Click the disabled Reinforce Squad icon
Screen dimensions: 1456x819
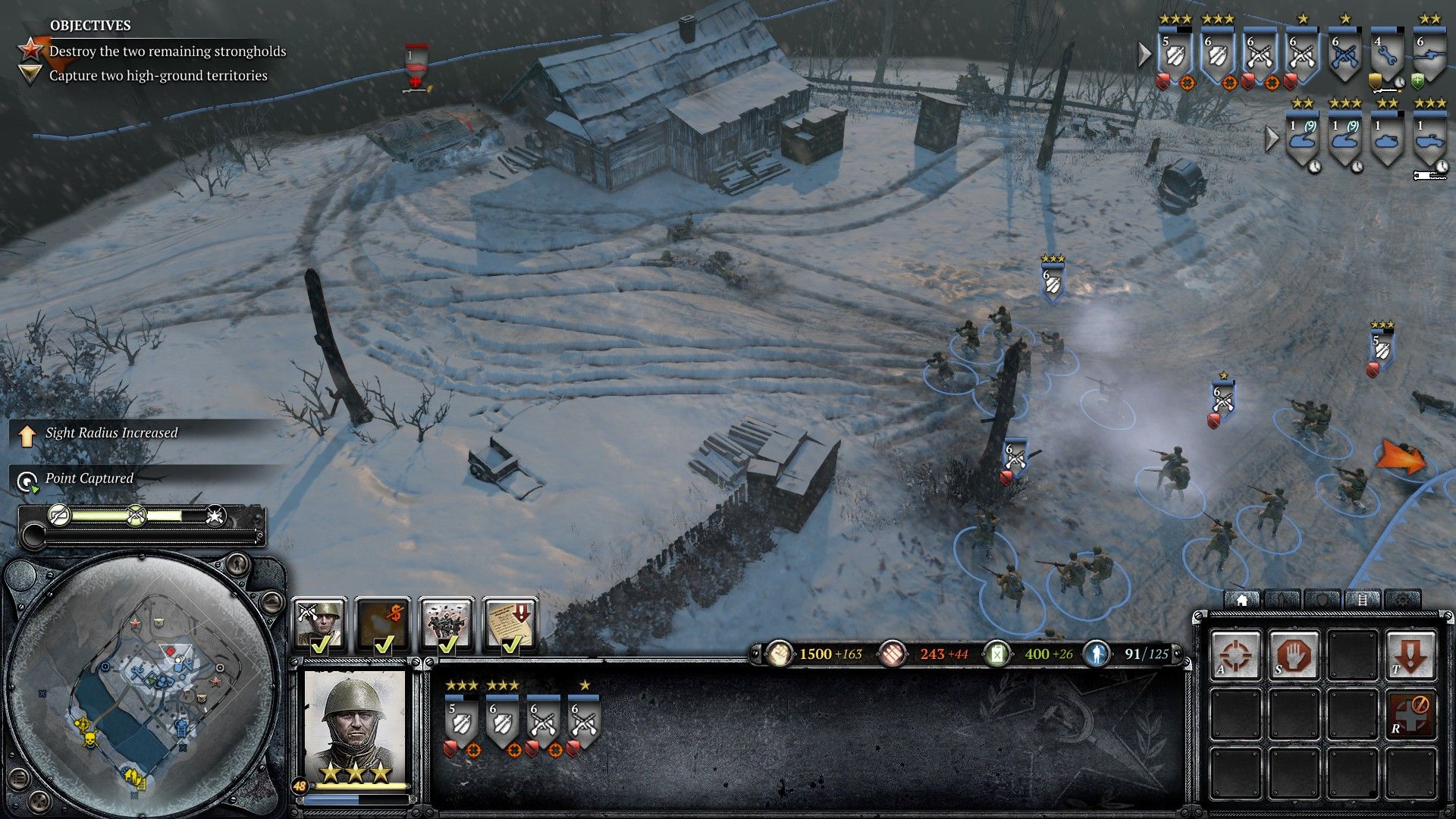[1410, 711]
